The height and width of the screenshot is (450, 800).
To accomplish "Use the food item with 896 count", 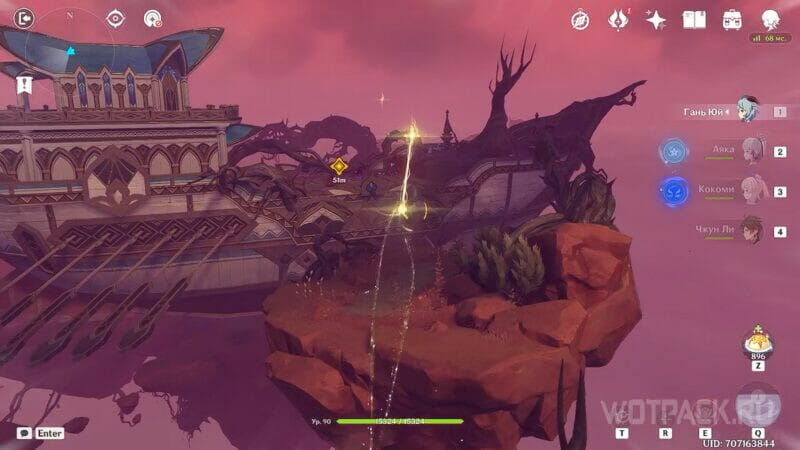I will point(757,345).
